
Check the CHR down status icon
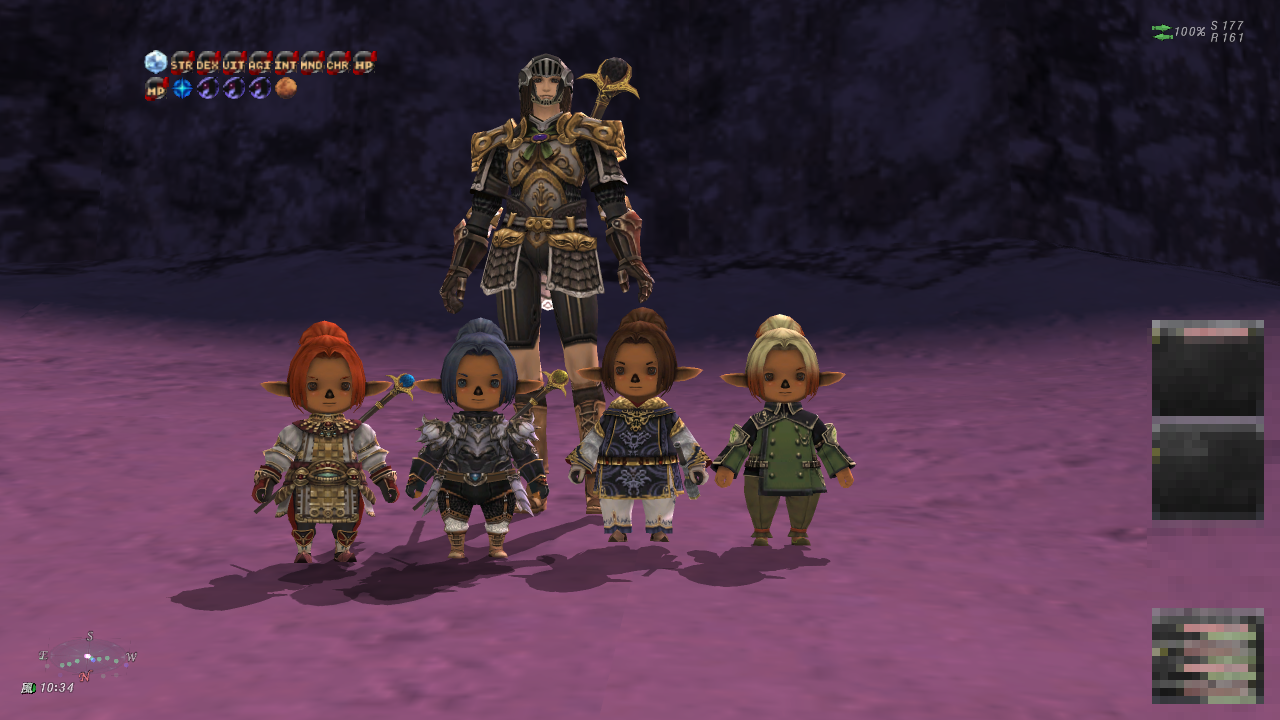coord(337,63)
